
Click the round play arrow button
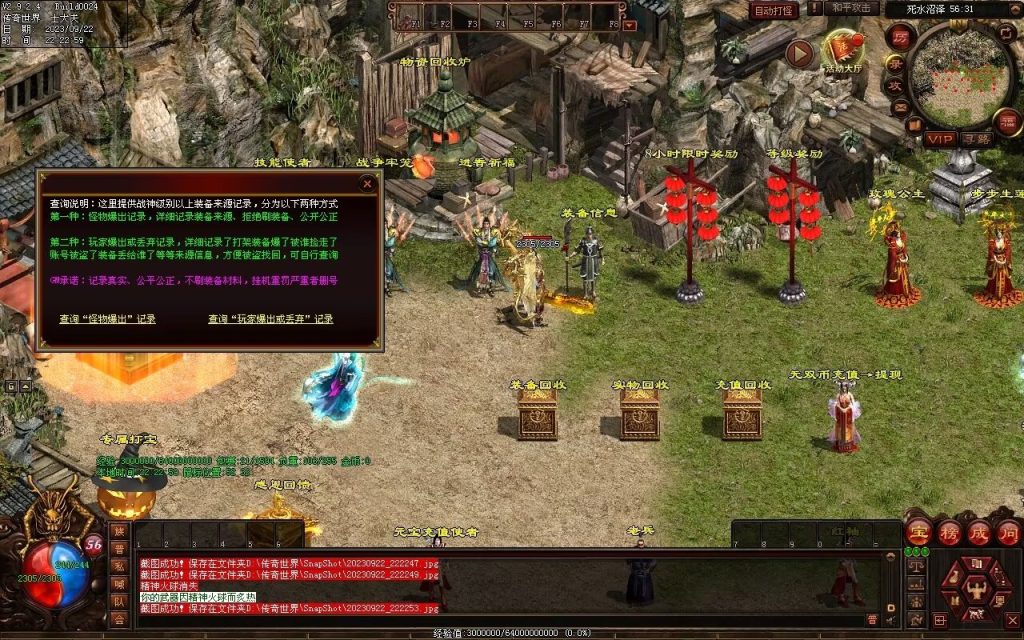click(x=798, y=53)
